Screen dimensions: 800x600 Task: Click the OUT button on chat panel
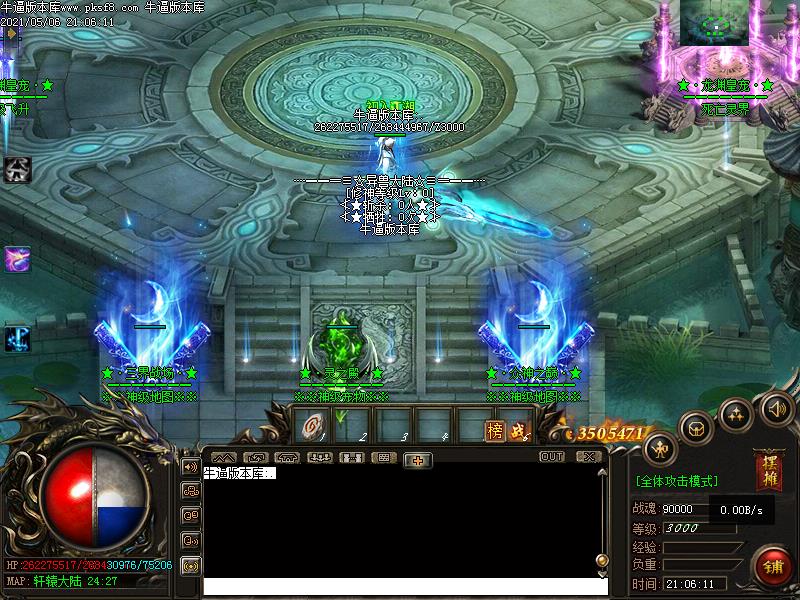551,456
